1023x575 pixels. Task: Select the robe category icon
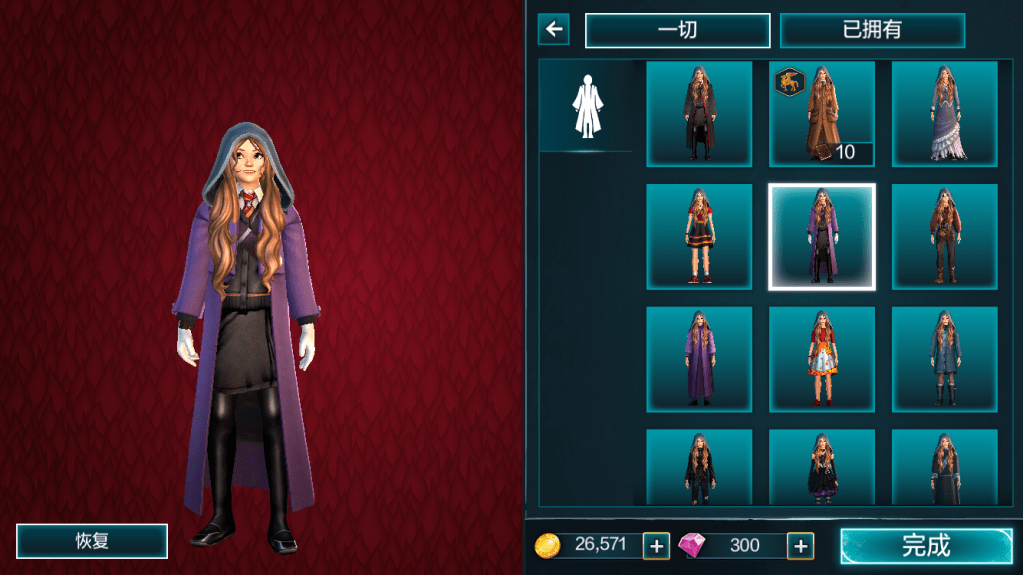pos(586,106)
